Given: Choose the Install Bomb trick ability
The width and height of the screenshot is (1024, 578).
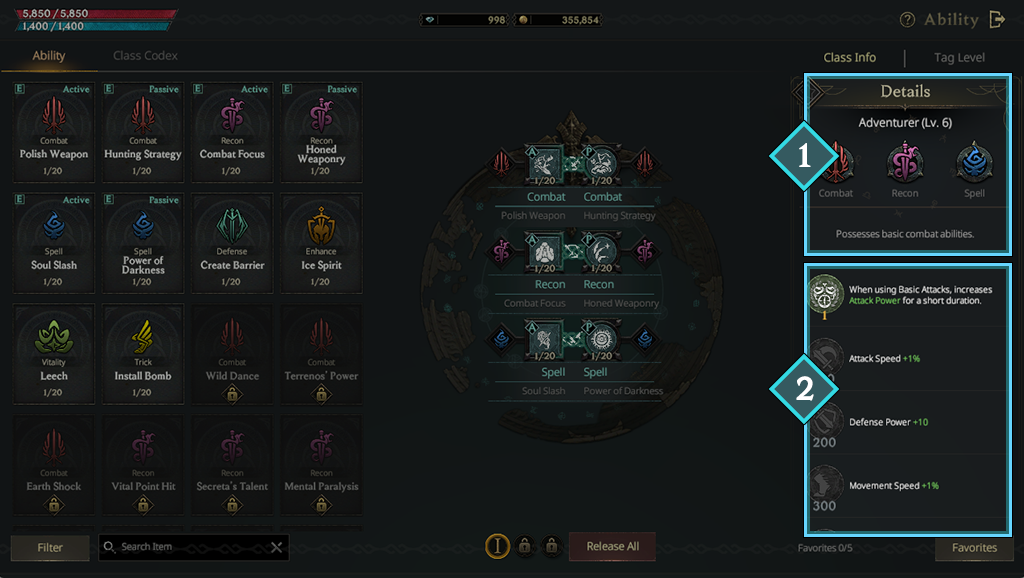Looking at the screenshot, I should pyautogui.click(x=143, y=353).
